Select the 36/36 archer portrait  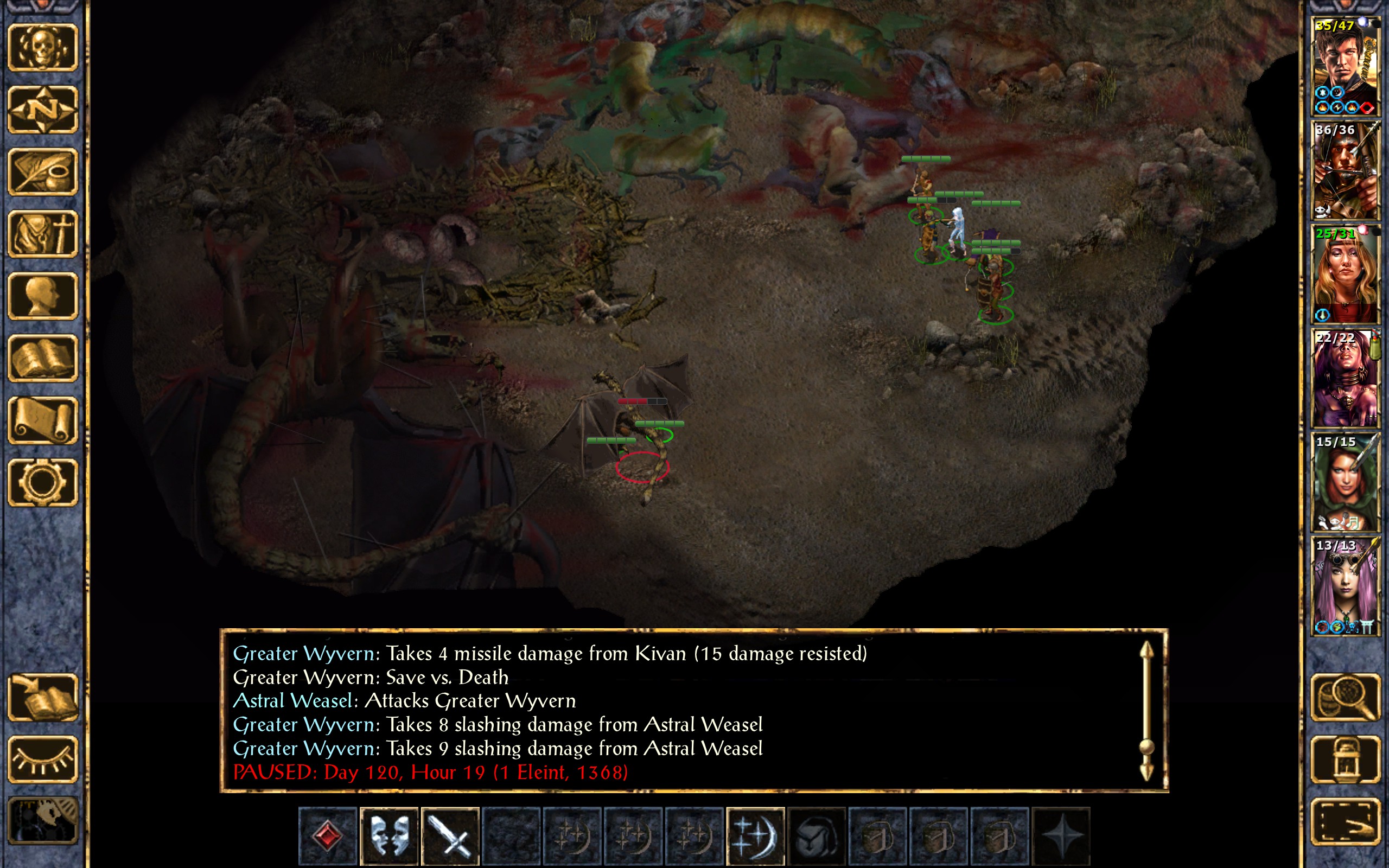pyautogui.click(x=1346, y=170)
